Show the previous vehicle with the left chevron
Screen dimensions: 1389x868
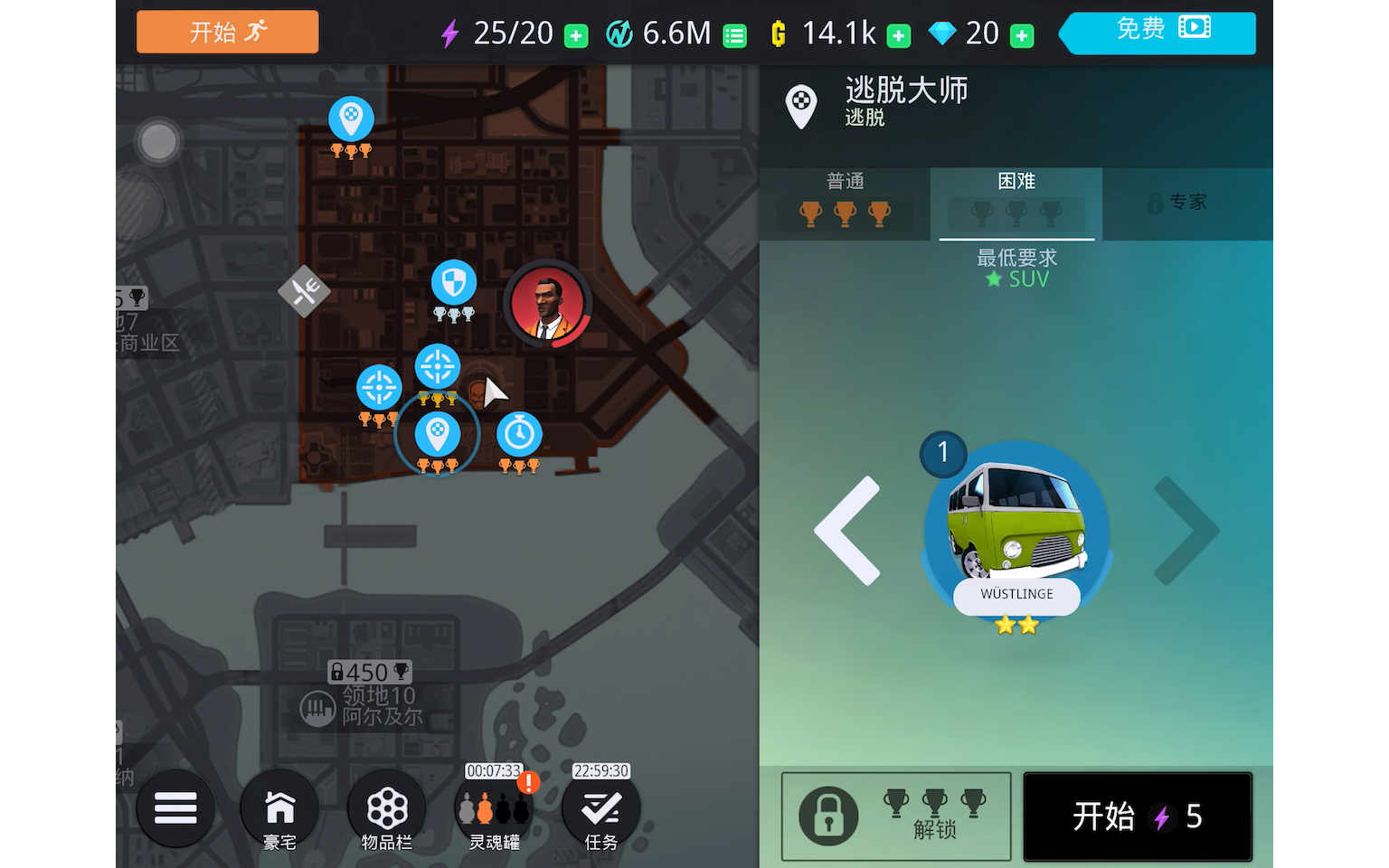848,532
